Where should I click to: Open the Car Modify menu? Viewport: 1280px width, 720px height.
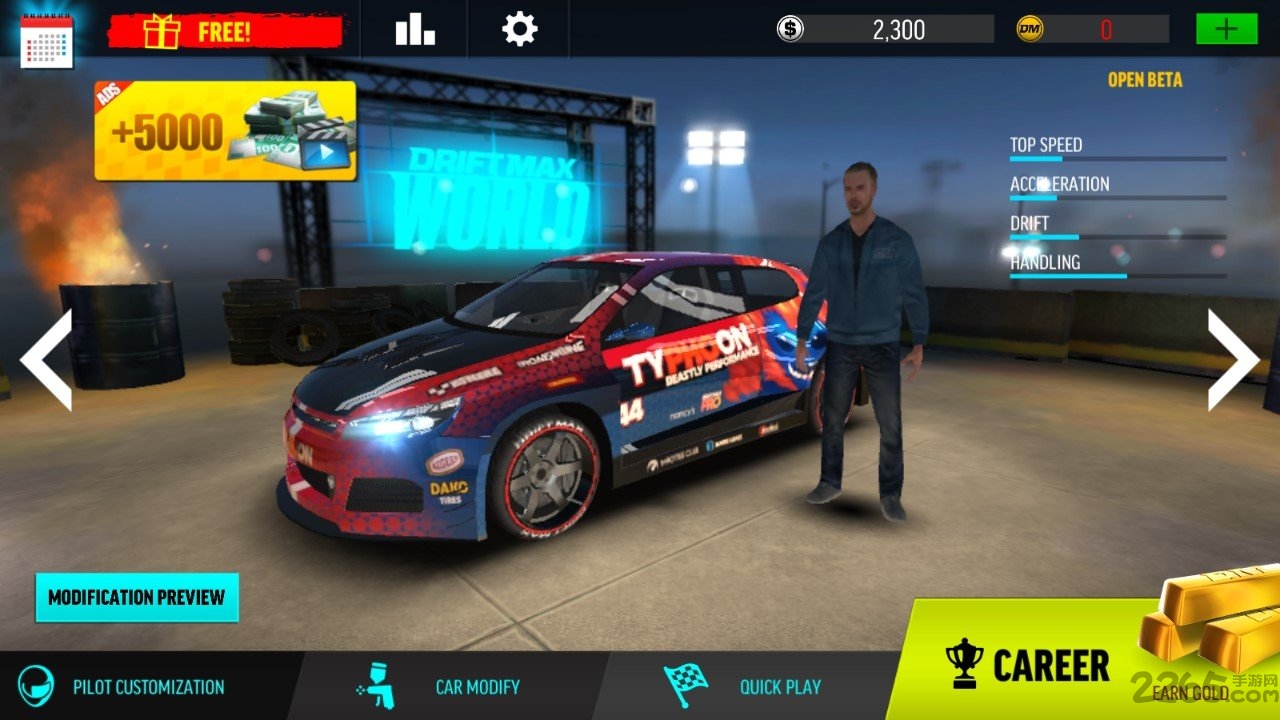coord(440,687)
